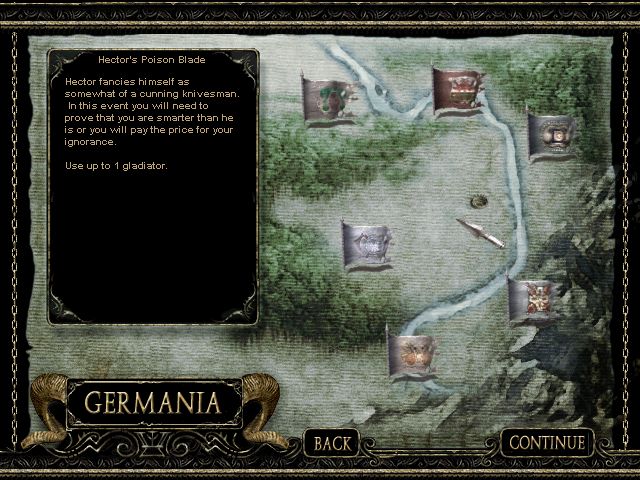Pick the pale silver event flag
Image resolution: width=640 pixels, height=480 pixels.
pyautogui.click(x=368, y=243)
